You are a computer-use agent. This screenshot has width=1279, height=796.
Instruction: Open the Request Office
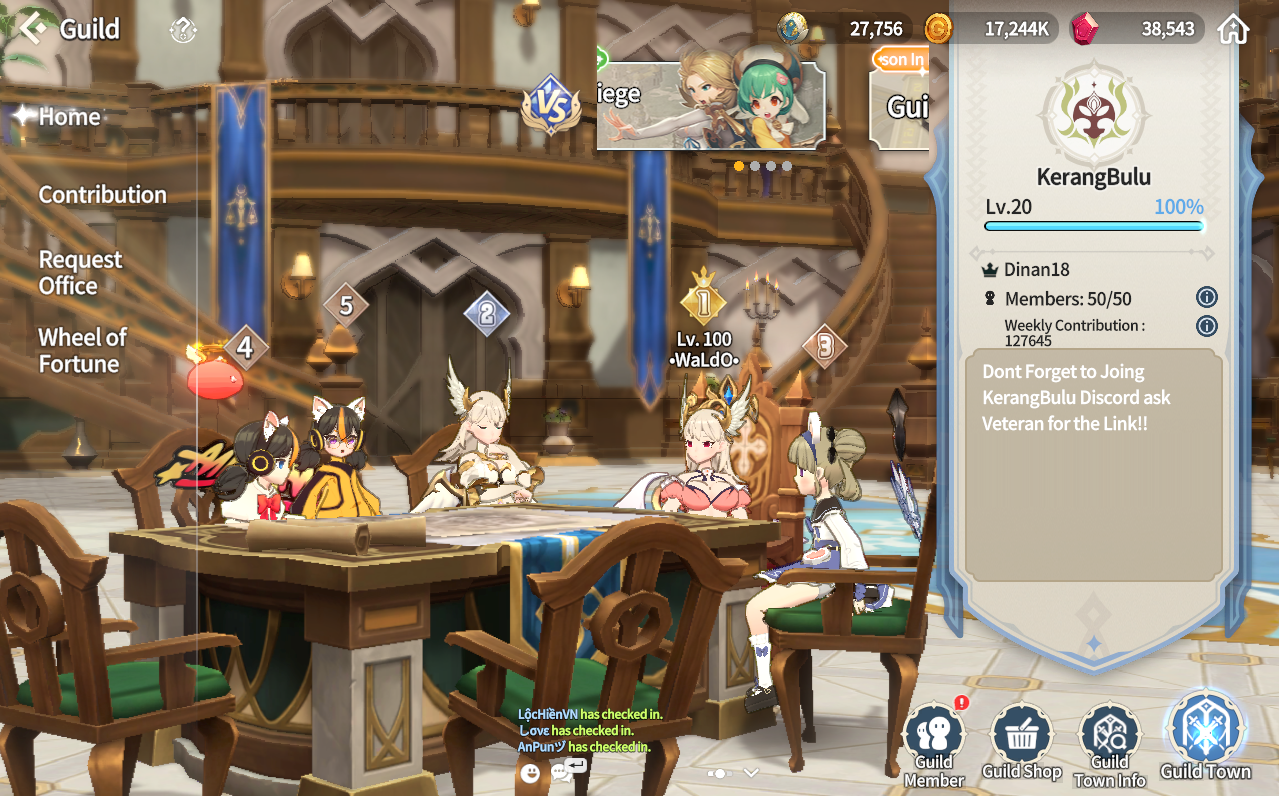[x=80, y=273]
